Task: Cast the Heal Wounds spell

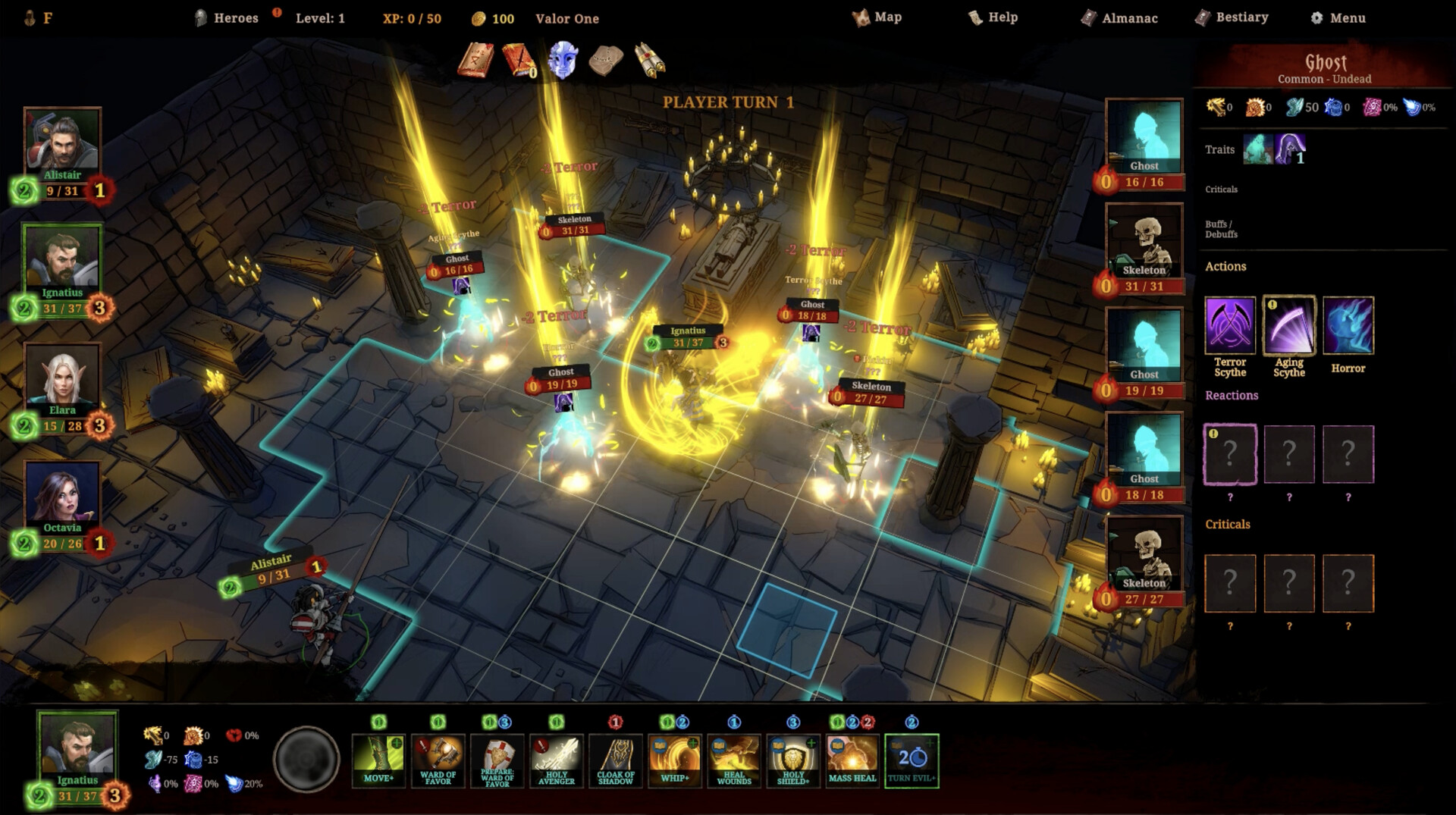Action: point(733,760)
